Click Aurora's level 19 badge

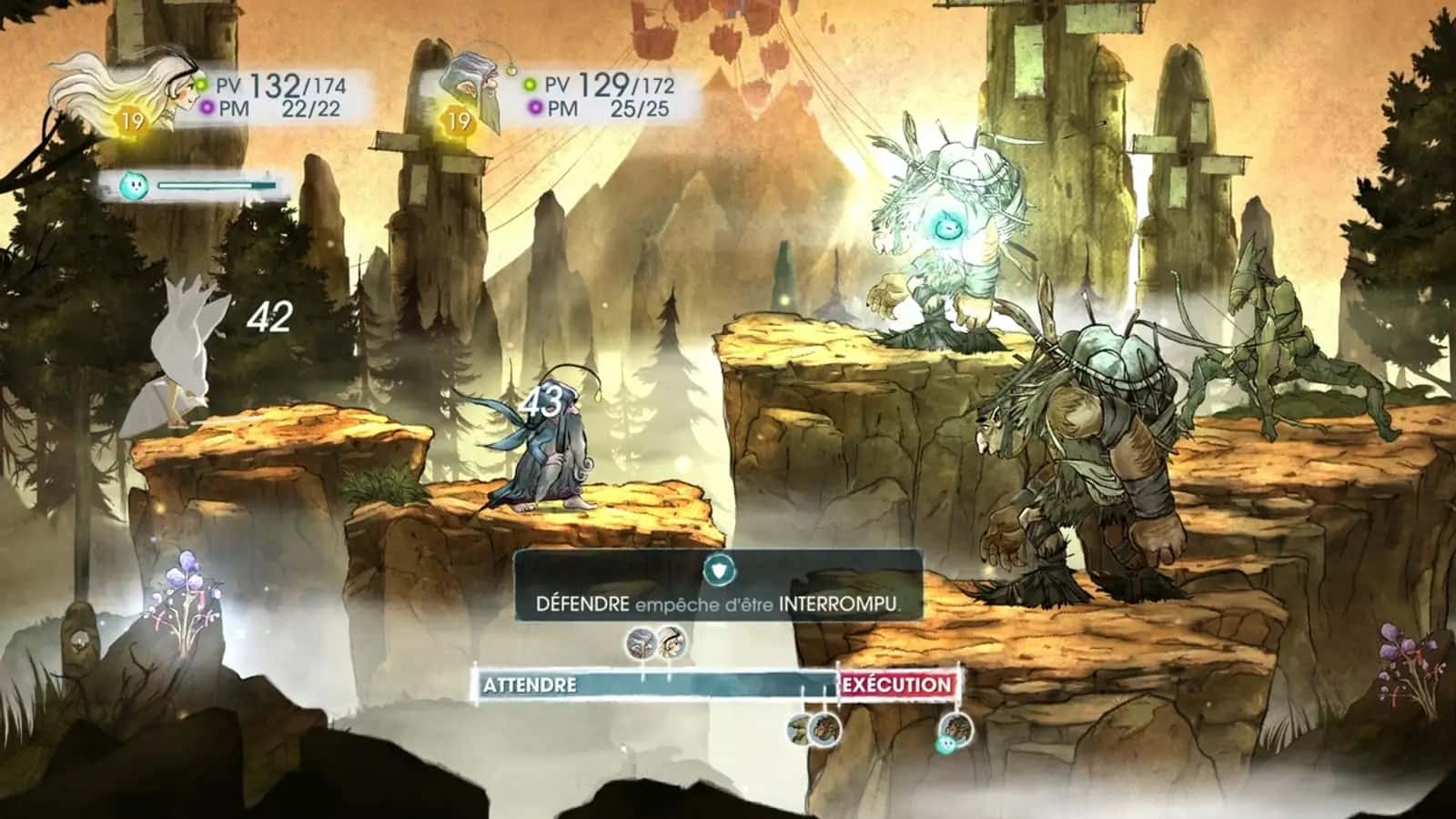130,118
